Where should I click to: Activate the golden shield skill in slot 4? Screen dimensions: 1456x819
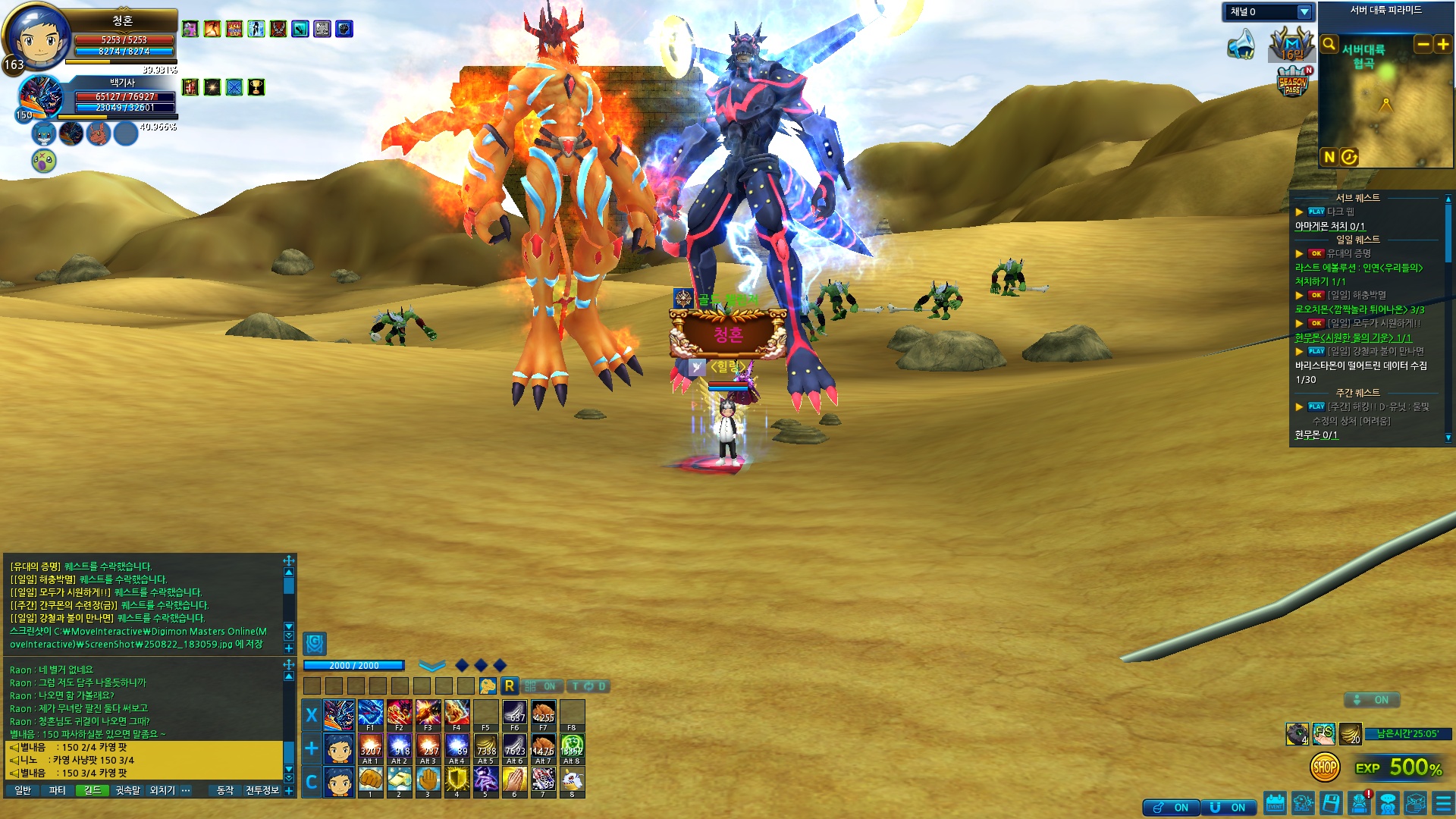[457, 780]
